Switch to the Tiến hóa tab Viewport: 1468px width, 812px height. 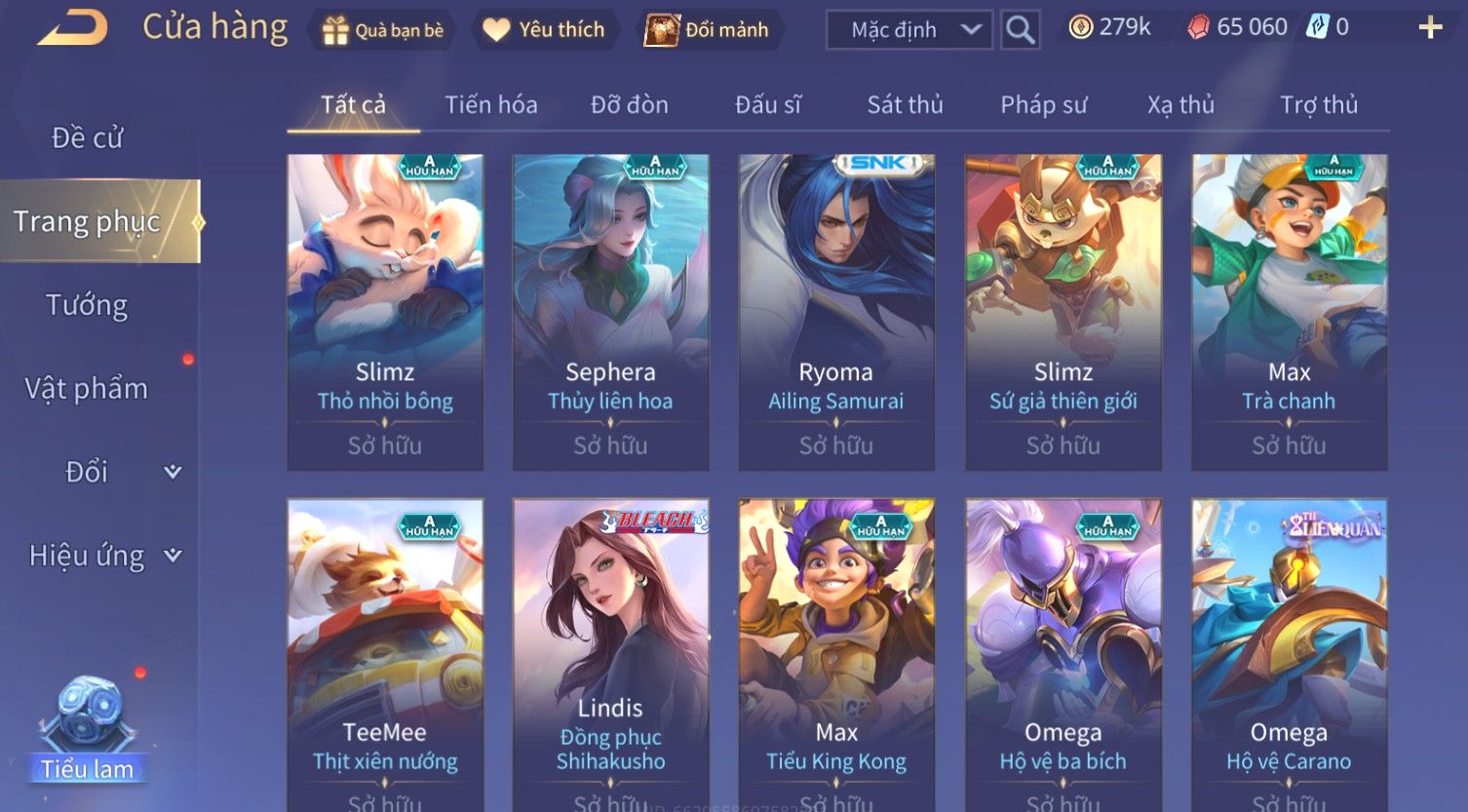[x=491, y=104]
